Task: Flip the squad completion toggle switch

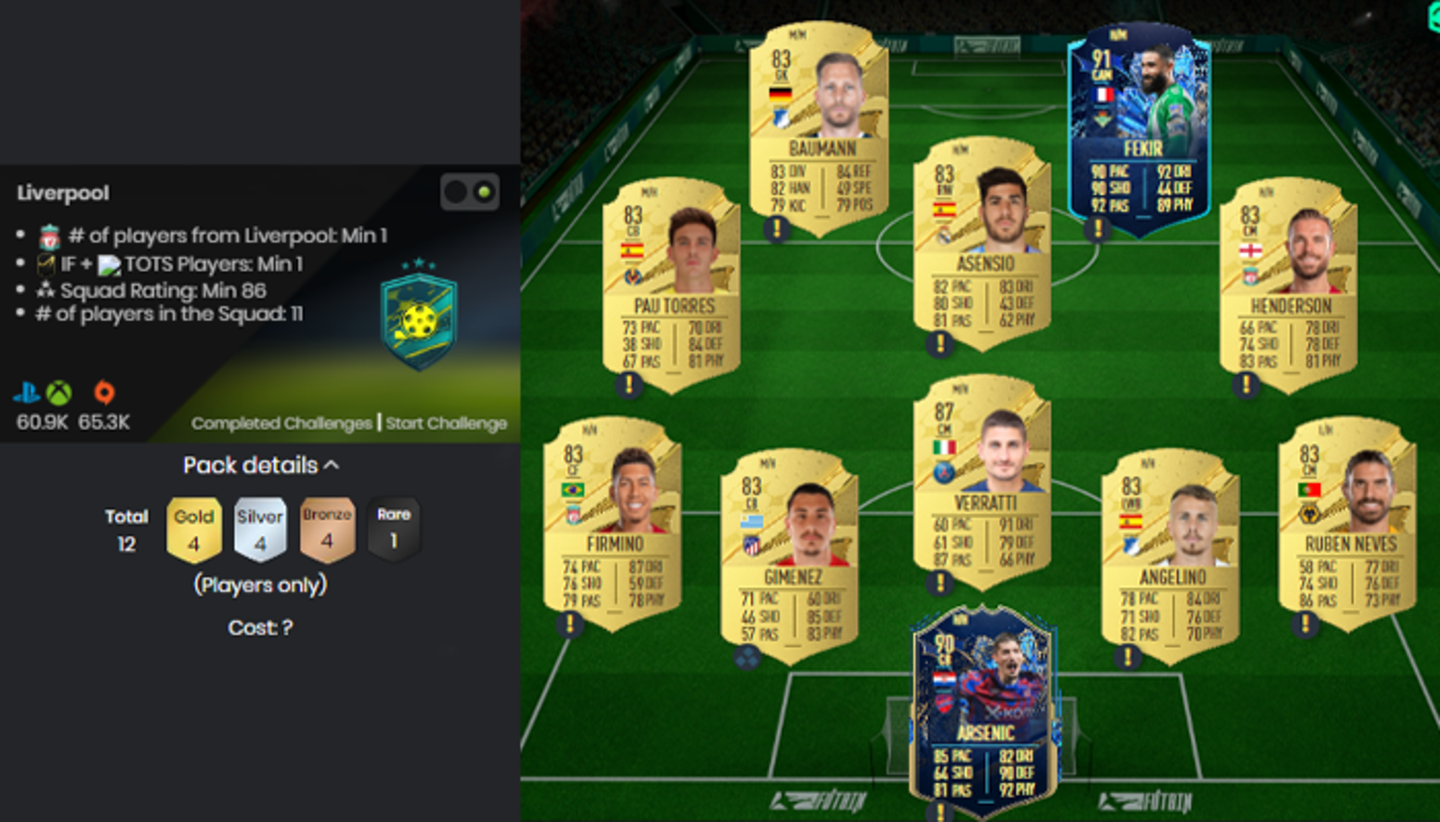Action: tap(470, 190)
